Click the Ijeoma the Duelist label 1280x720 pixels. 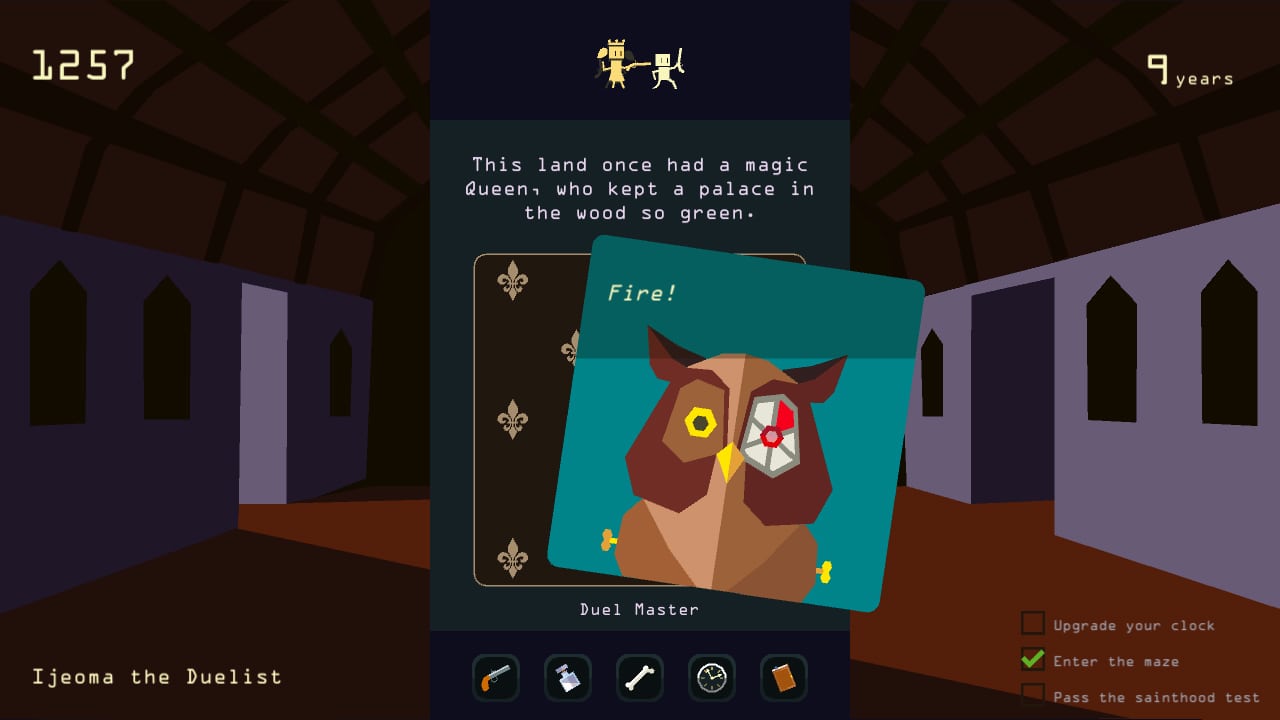coord(159,676)
